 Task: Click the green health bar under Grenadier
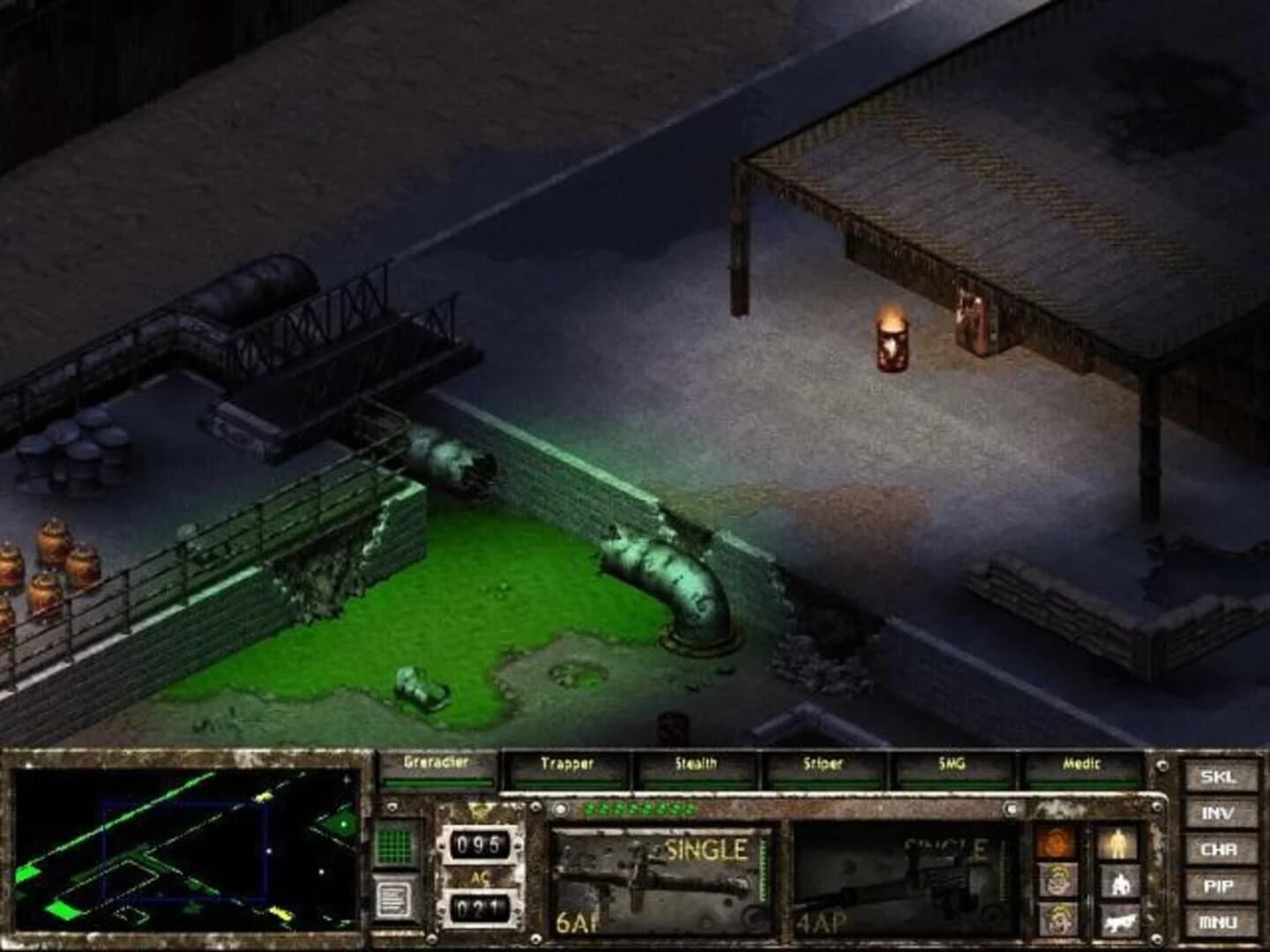[x=437, y=783]
